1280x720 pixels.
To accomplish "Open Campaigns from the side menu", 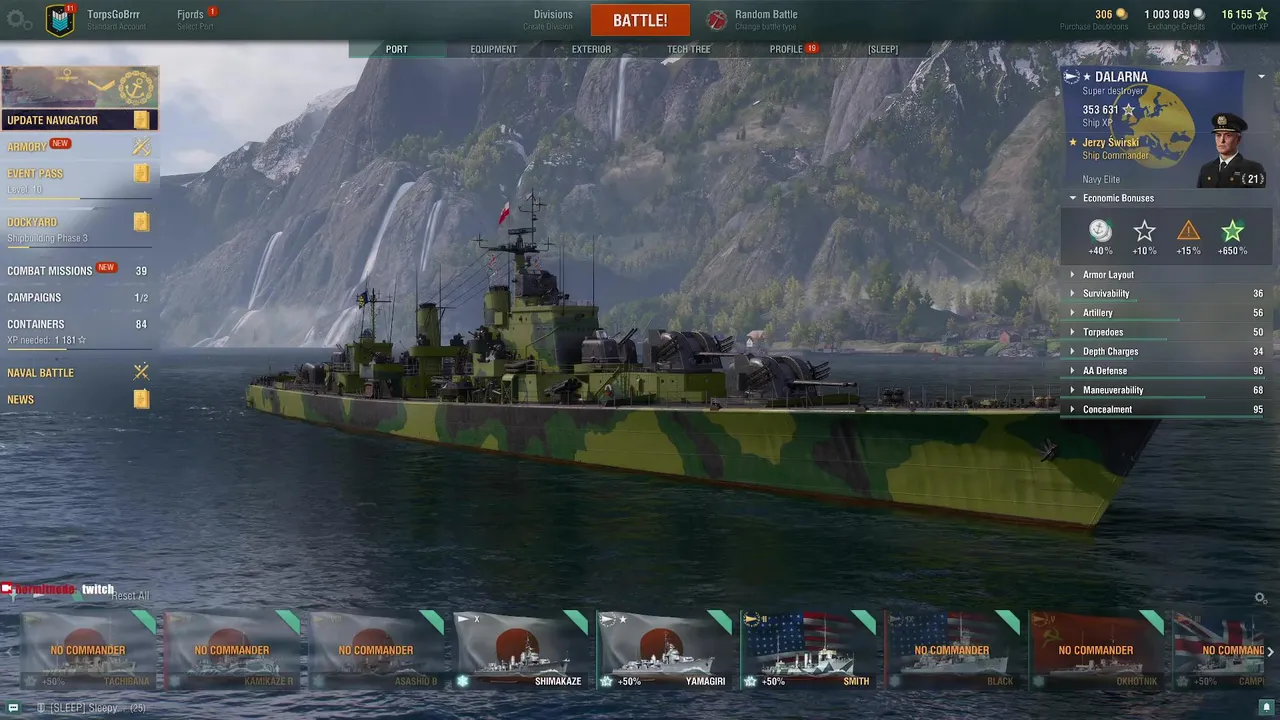I will pos(34,298).
